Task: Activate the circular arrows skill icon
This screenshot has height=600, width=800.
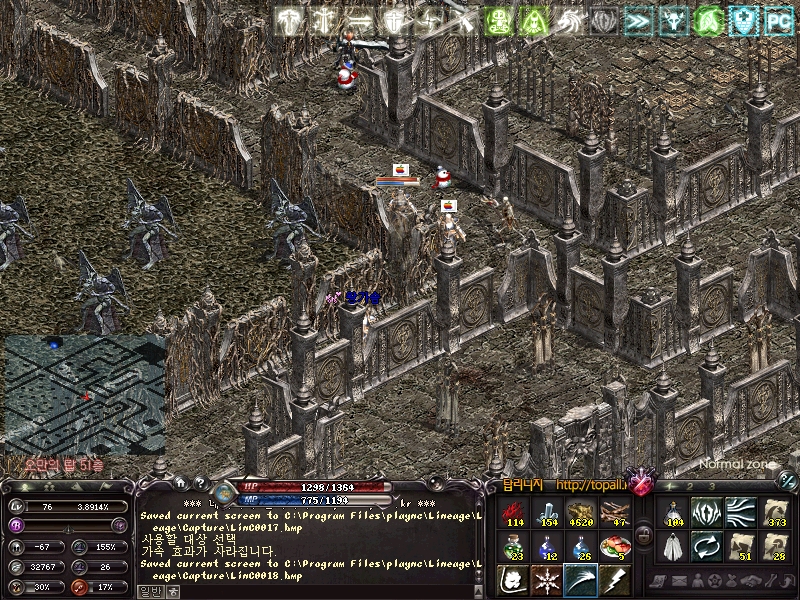Action: pos(707,545)
